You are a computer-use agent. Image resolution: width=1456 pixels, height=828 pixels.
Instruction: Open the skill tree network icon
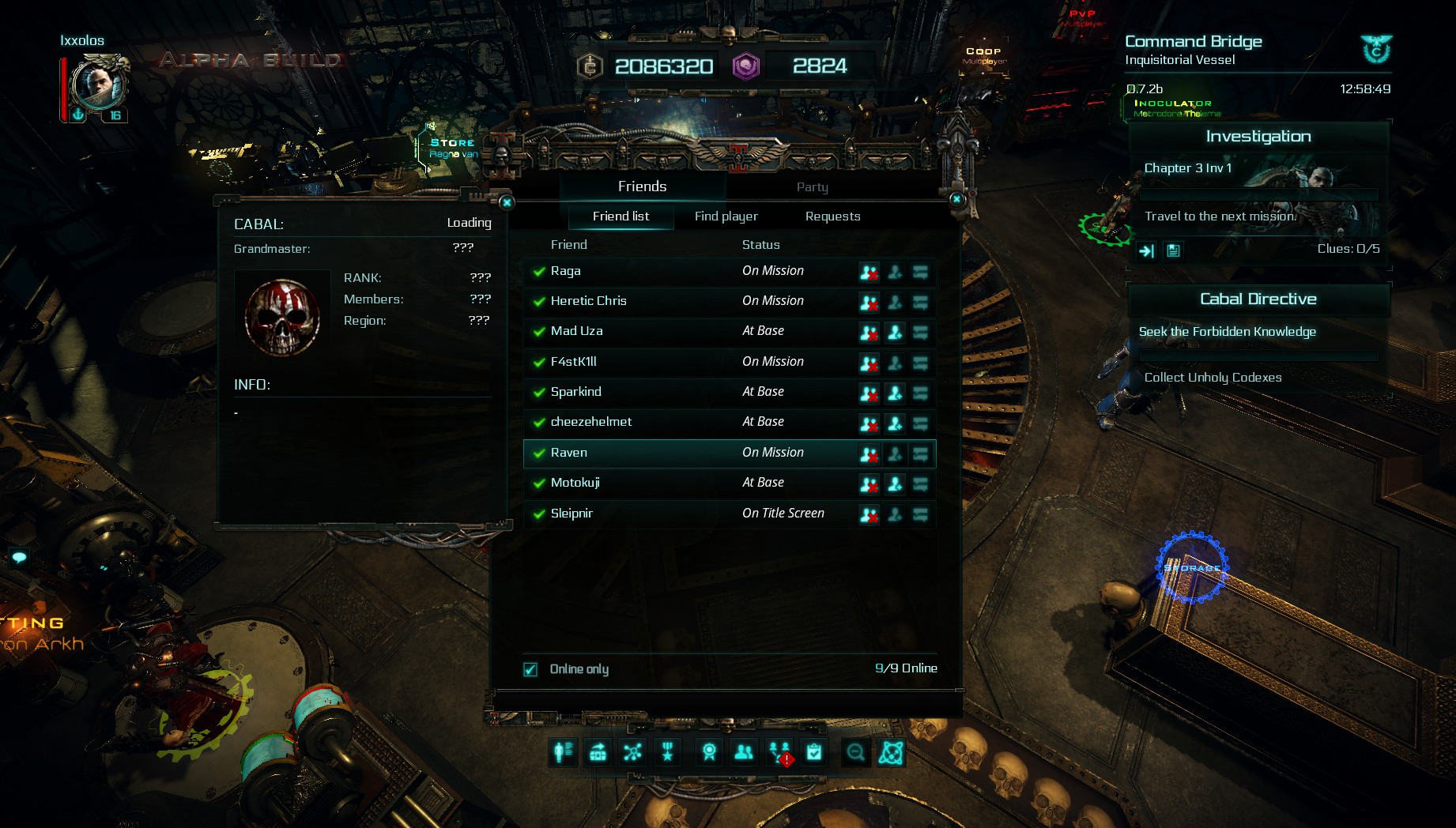point(632,752)
